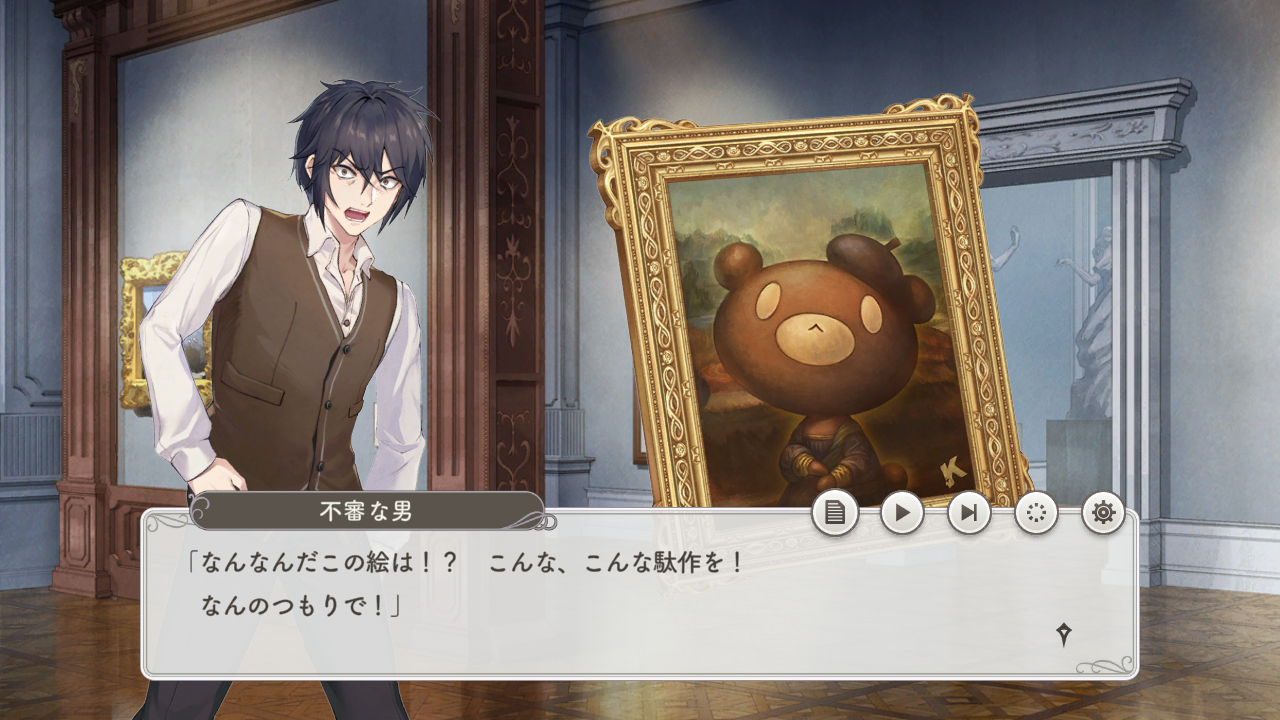Screen dimensions: 1280x720
Task: Advance dialogue via the diamond continue indicator
Action: 1064,633
